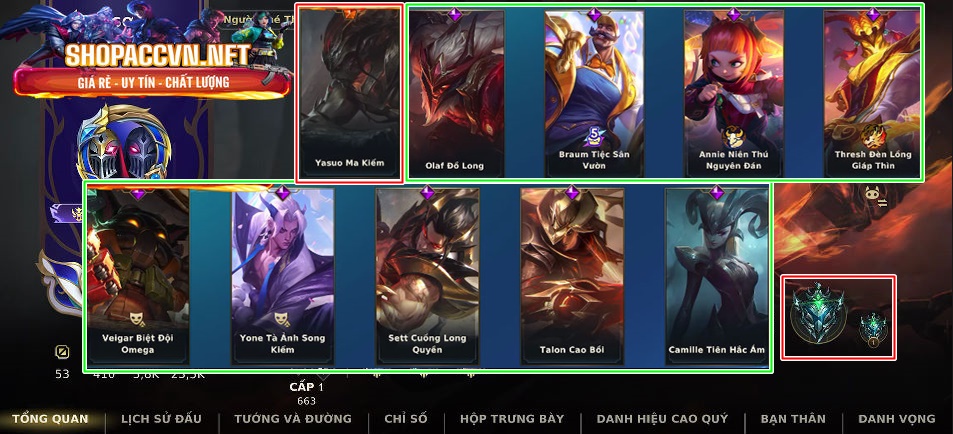Image resolution: width=953 pixels, height=434 pixels.
Task: Show the Chỉ Số tab
Action: [x=406, y=419]
